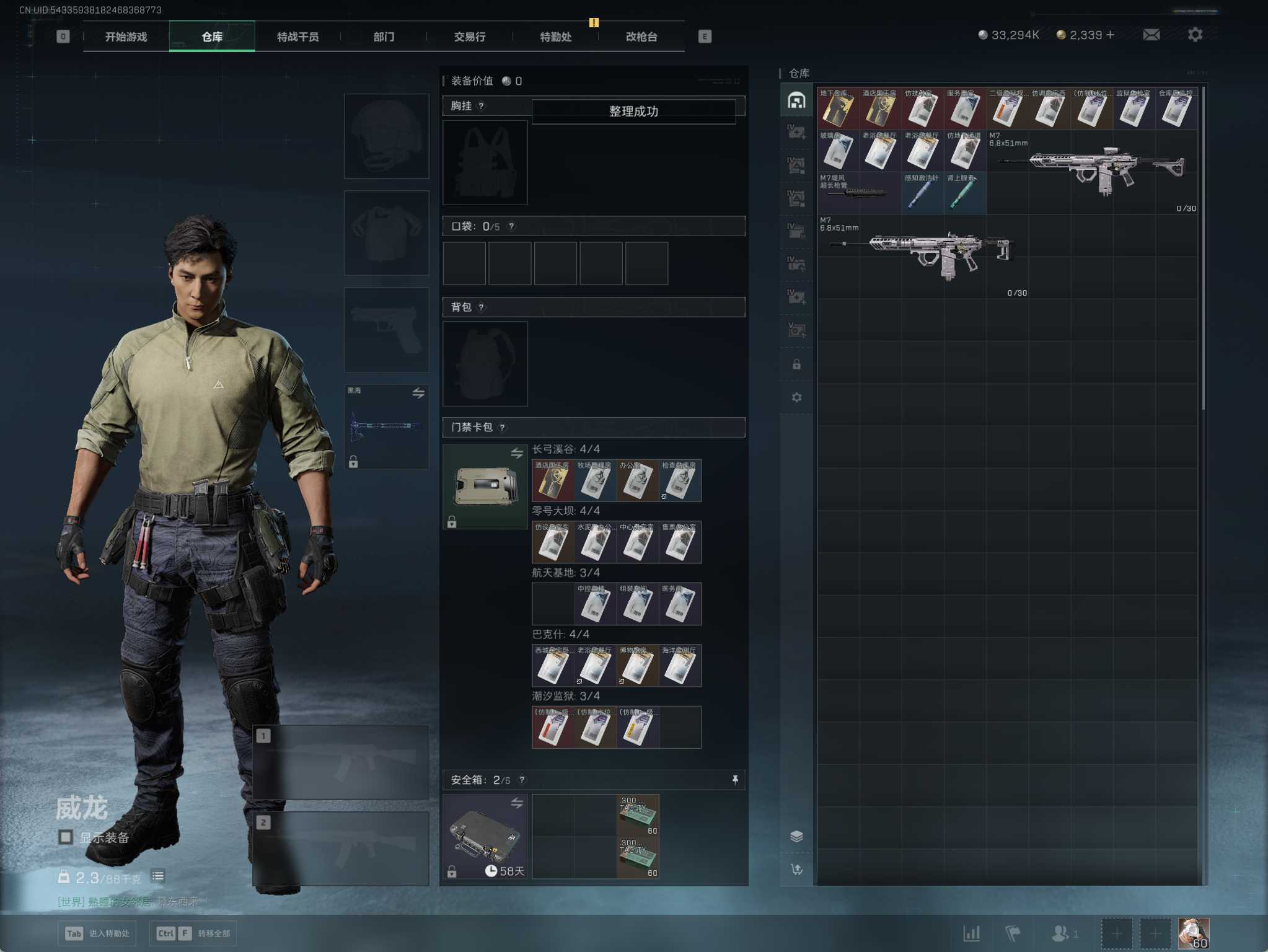Open the 开始游戏 tab
The image size is (1268, 952).
(x=126, y=37)
